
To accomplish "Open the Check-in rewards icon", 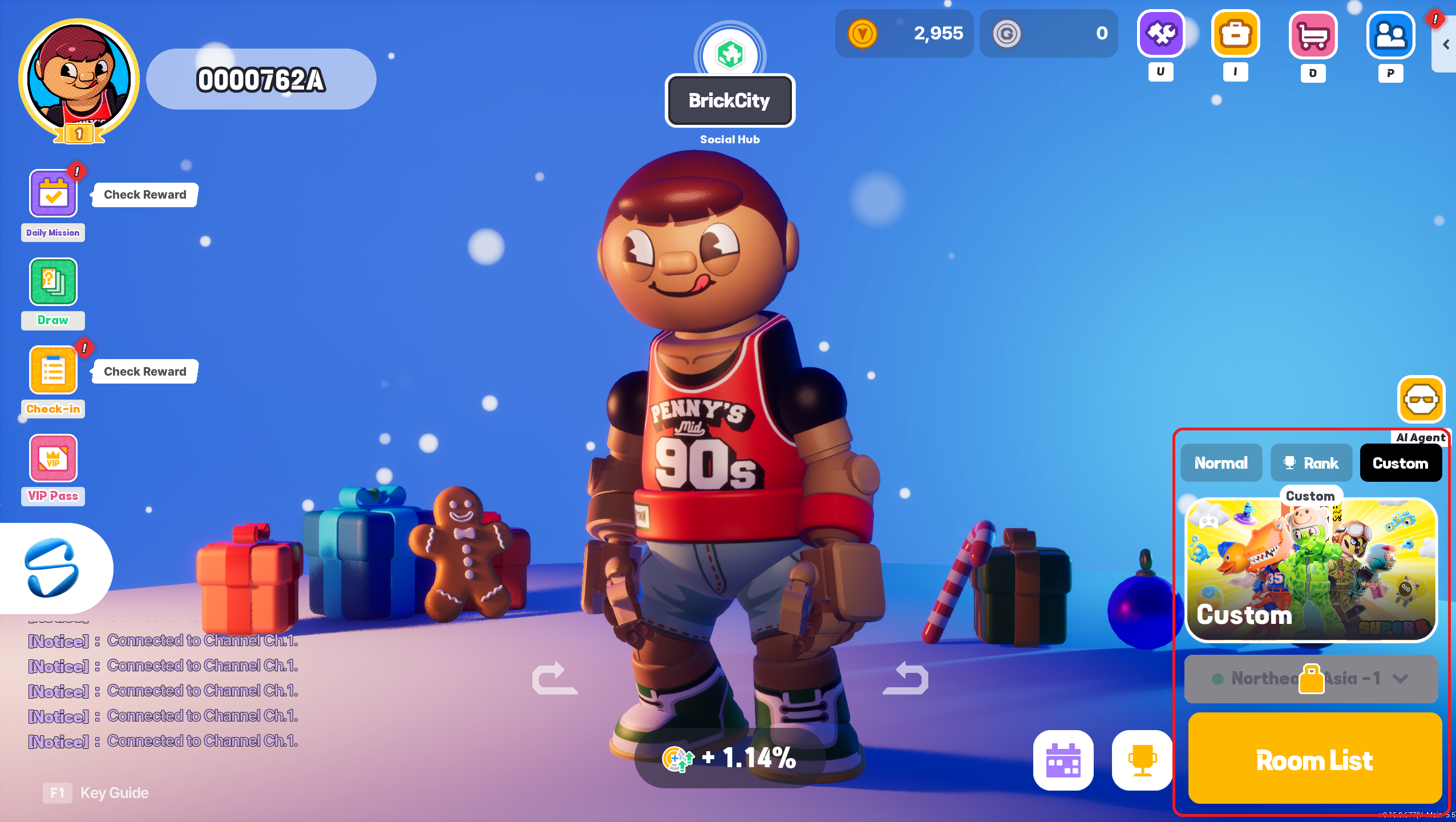I will coord(53,370).
